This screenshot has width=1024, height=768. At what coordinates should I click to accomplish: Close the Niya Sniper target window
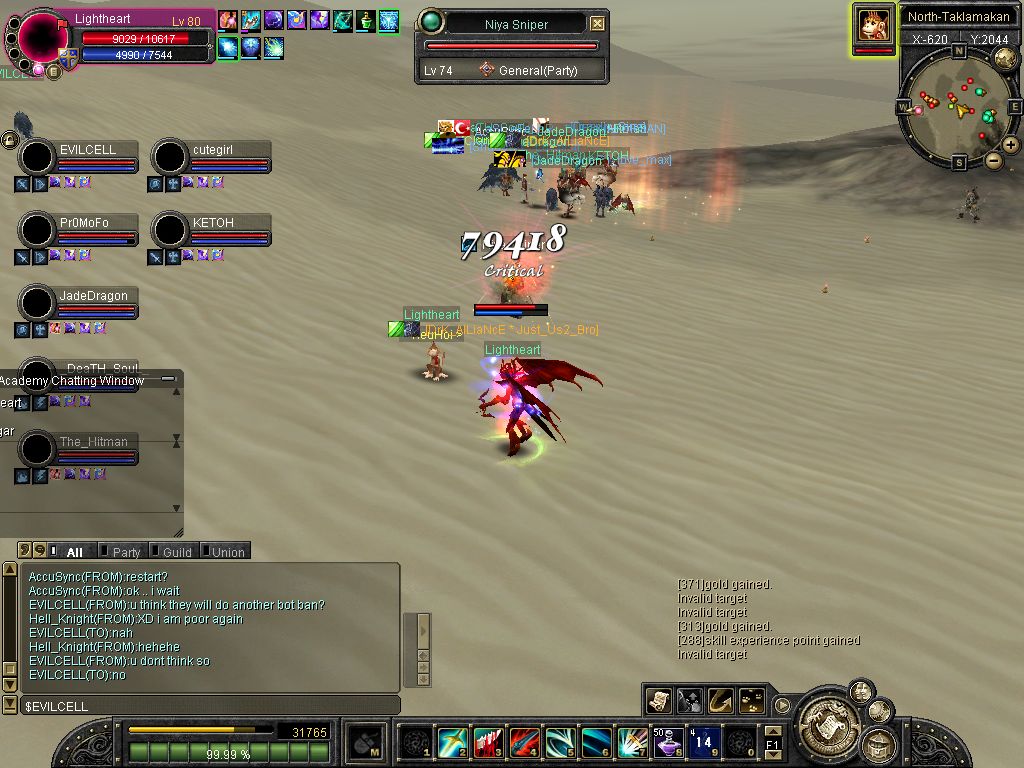click(x=597, y=23)
